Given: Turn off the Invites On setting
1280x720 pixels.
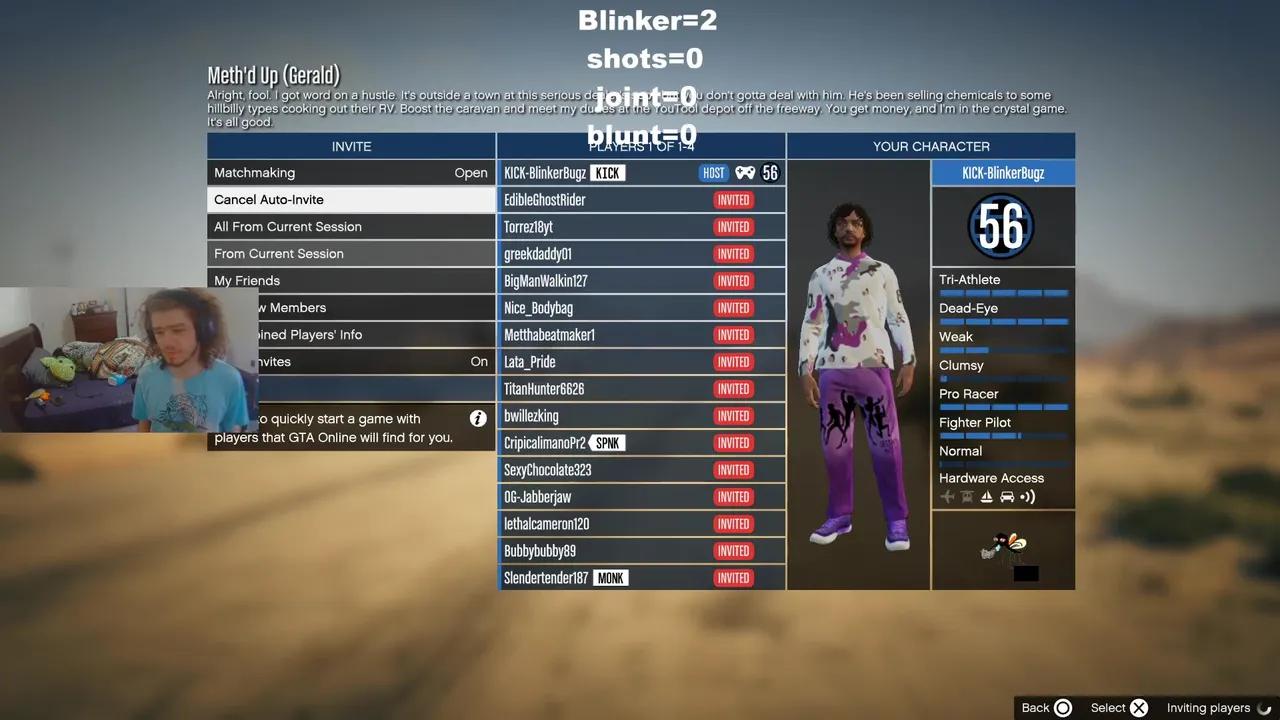Looking at the screenshot, I should click(351, 361).
